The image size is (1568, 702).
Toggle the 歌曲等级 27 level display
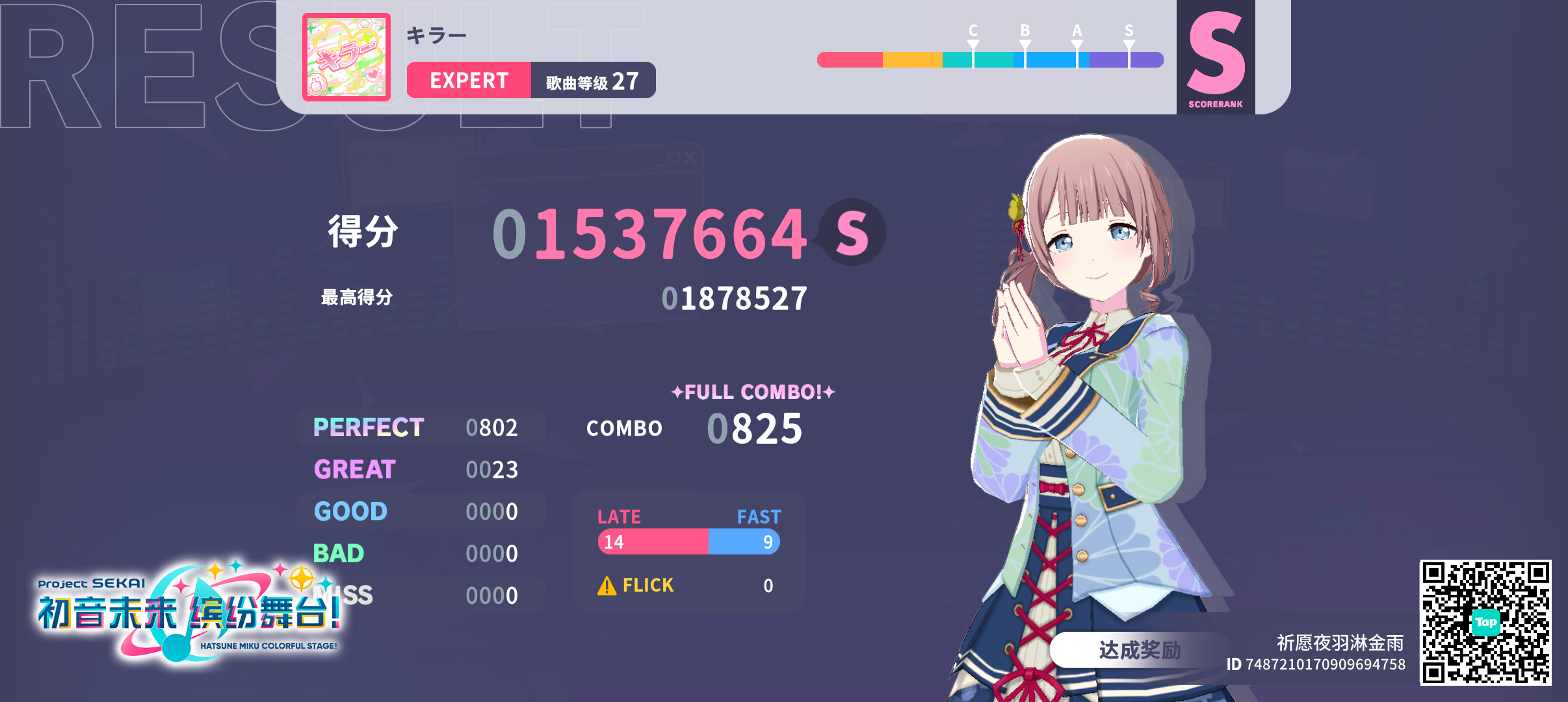pos(592,81)
